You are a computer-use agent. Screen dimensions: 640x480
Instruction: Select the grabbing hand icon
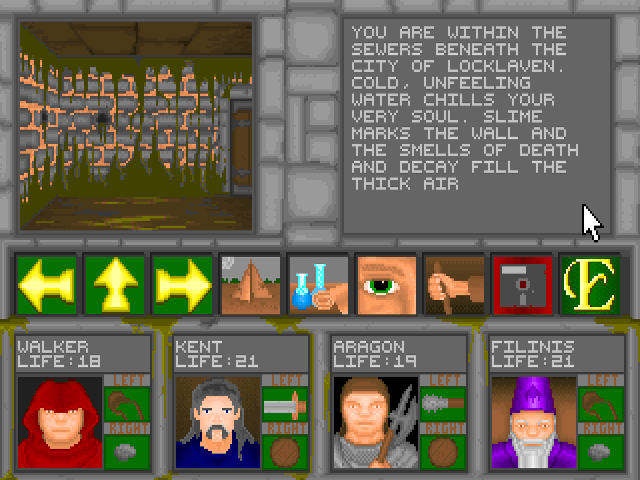[454, 285]
